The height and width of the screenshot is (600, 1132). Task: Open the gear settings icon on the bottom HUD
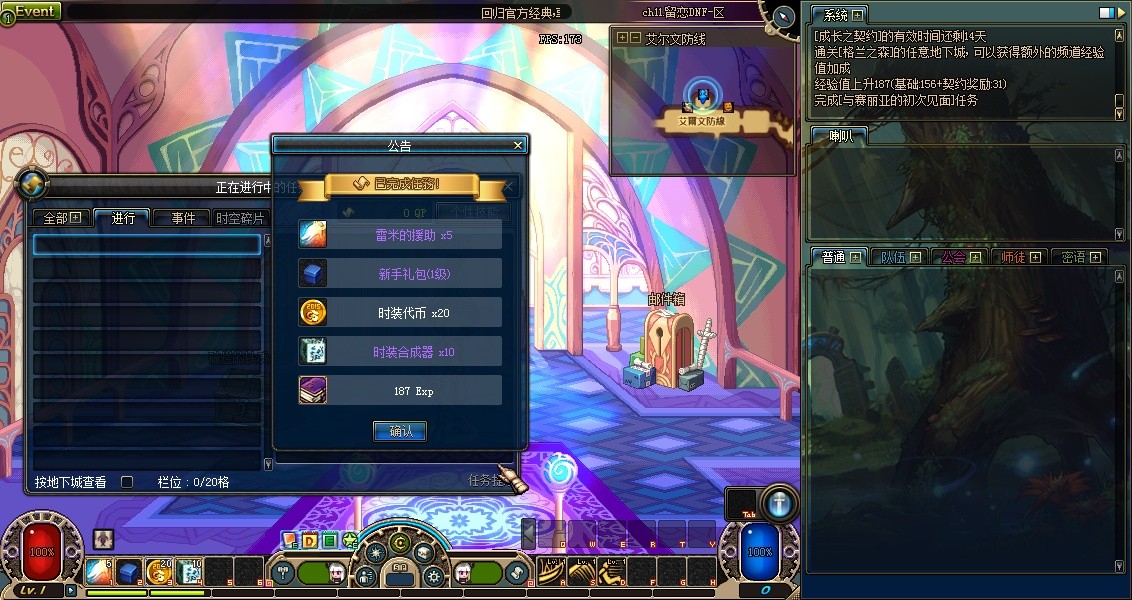433,576
